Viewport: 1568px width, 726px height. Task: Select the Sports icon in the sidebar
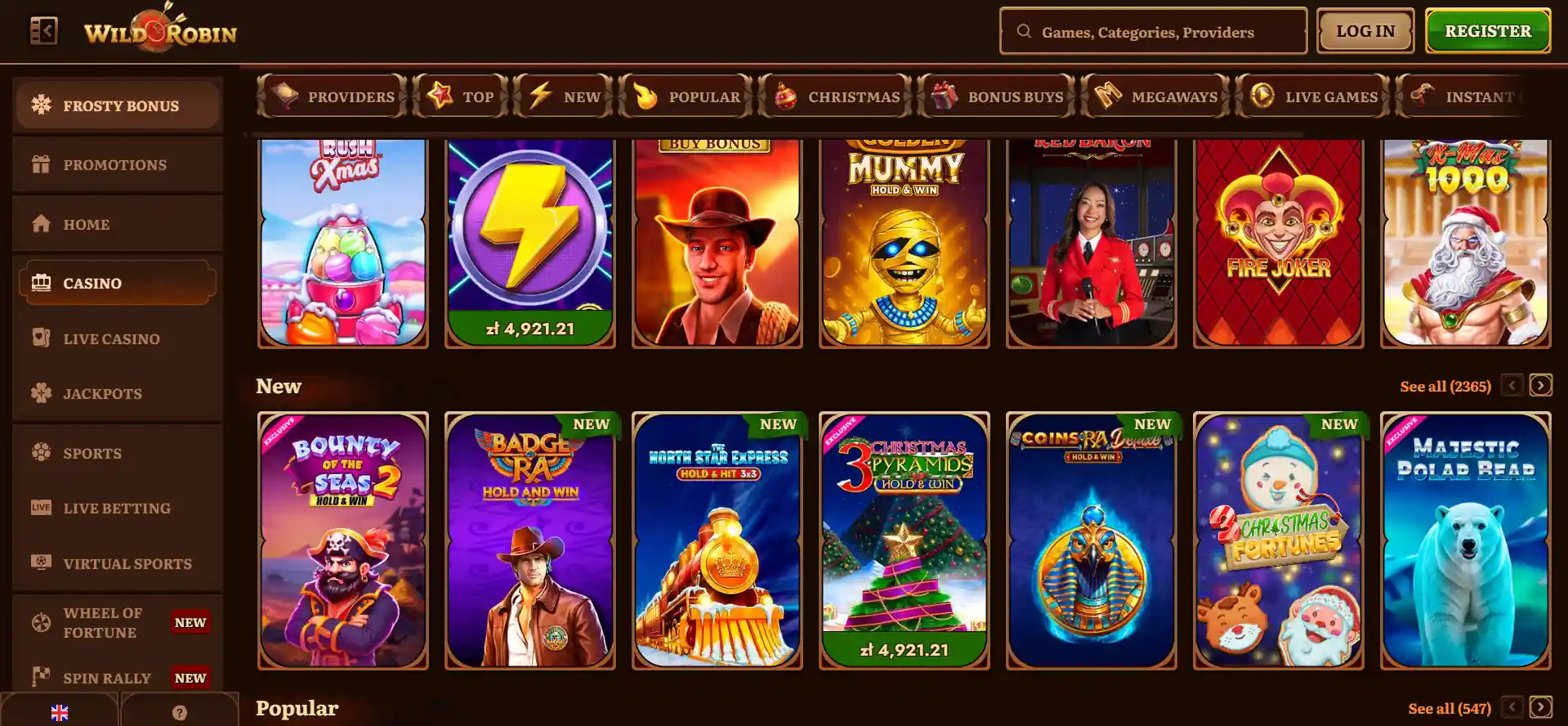pyautogui.click(x=39, y=453)
